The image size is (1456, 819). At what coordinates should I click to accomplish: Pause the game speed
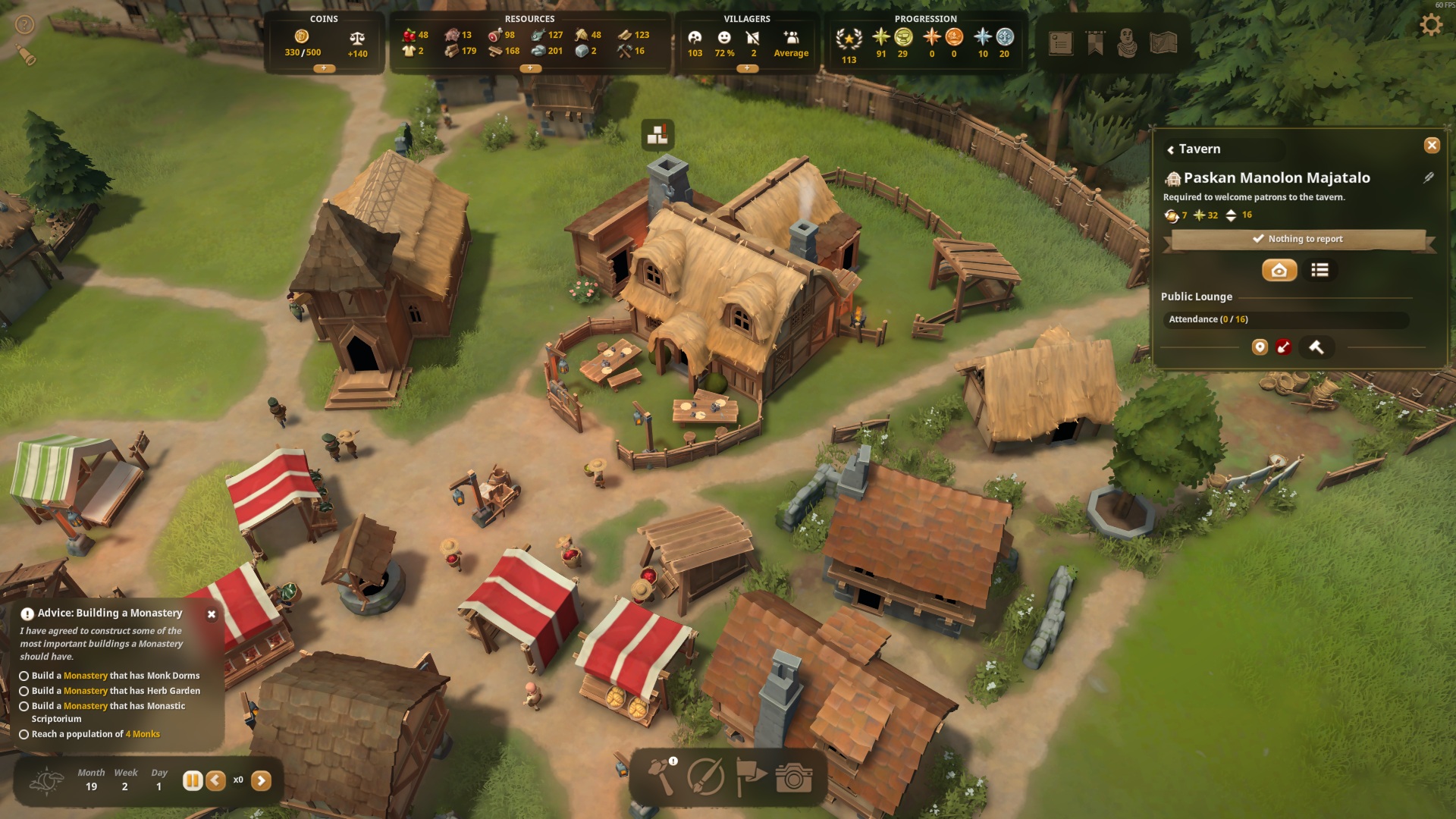[193, 780]
